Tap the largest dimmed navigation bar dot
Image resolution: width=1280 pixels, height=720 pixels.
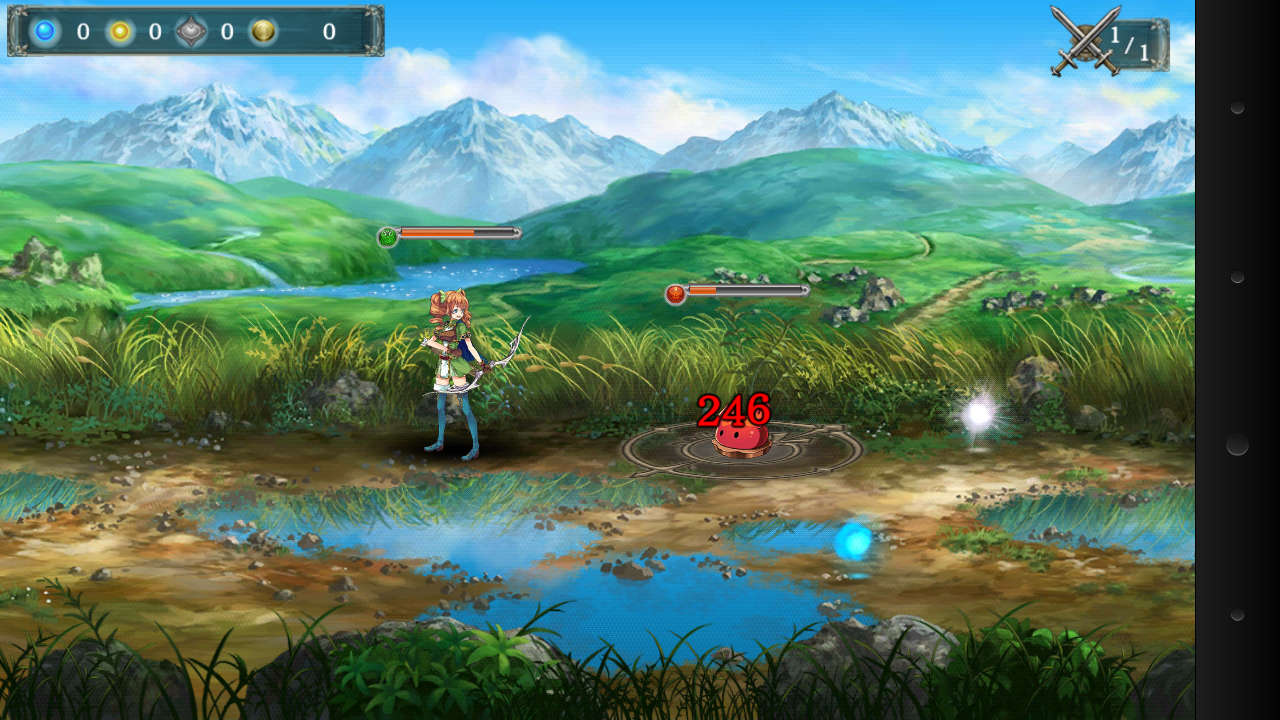(1237, 445)
